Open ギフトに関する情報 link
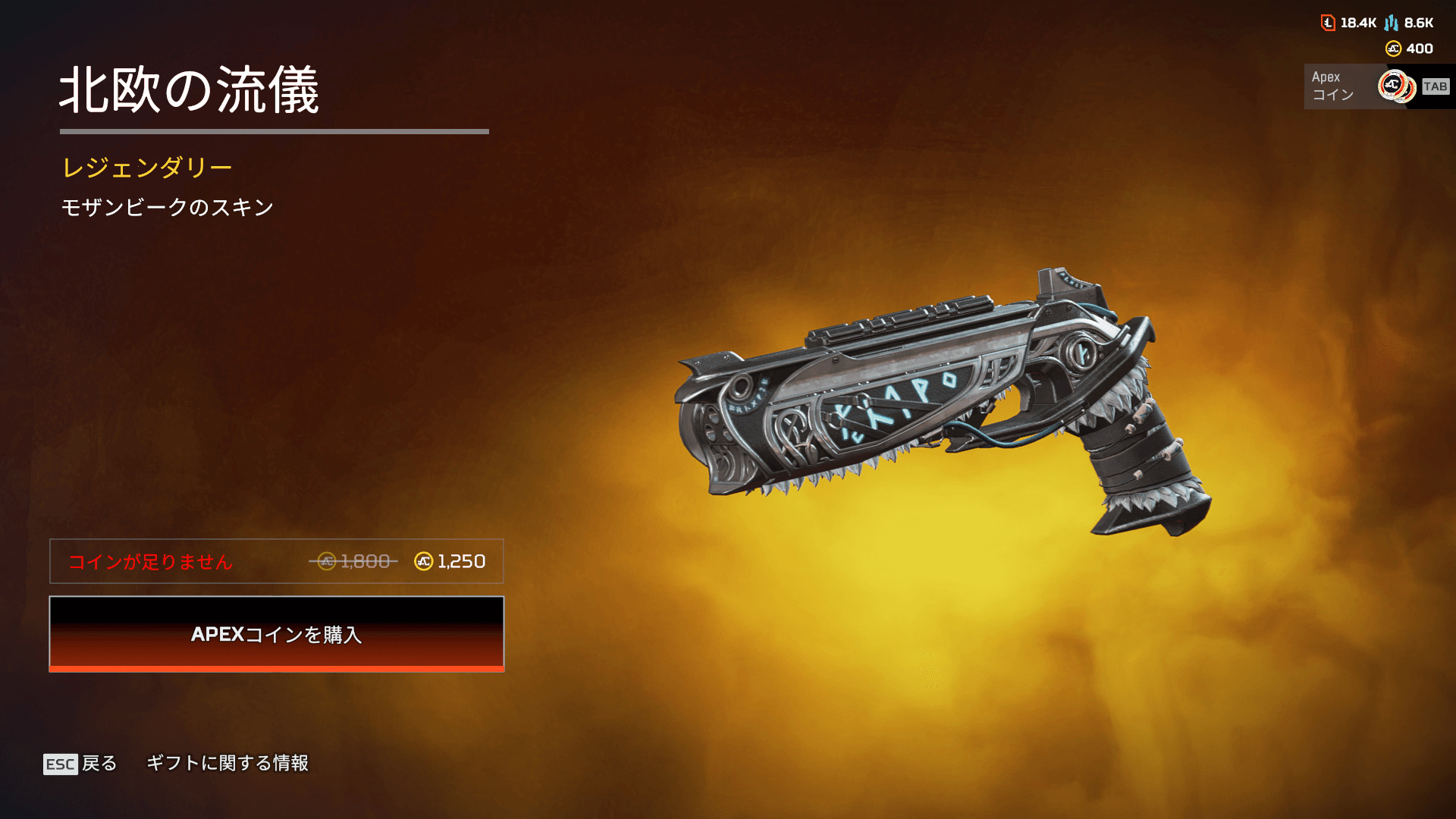The height and width of the screenshot is (819, 1456). coord(227,763)
